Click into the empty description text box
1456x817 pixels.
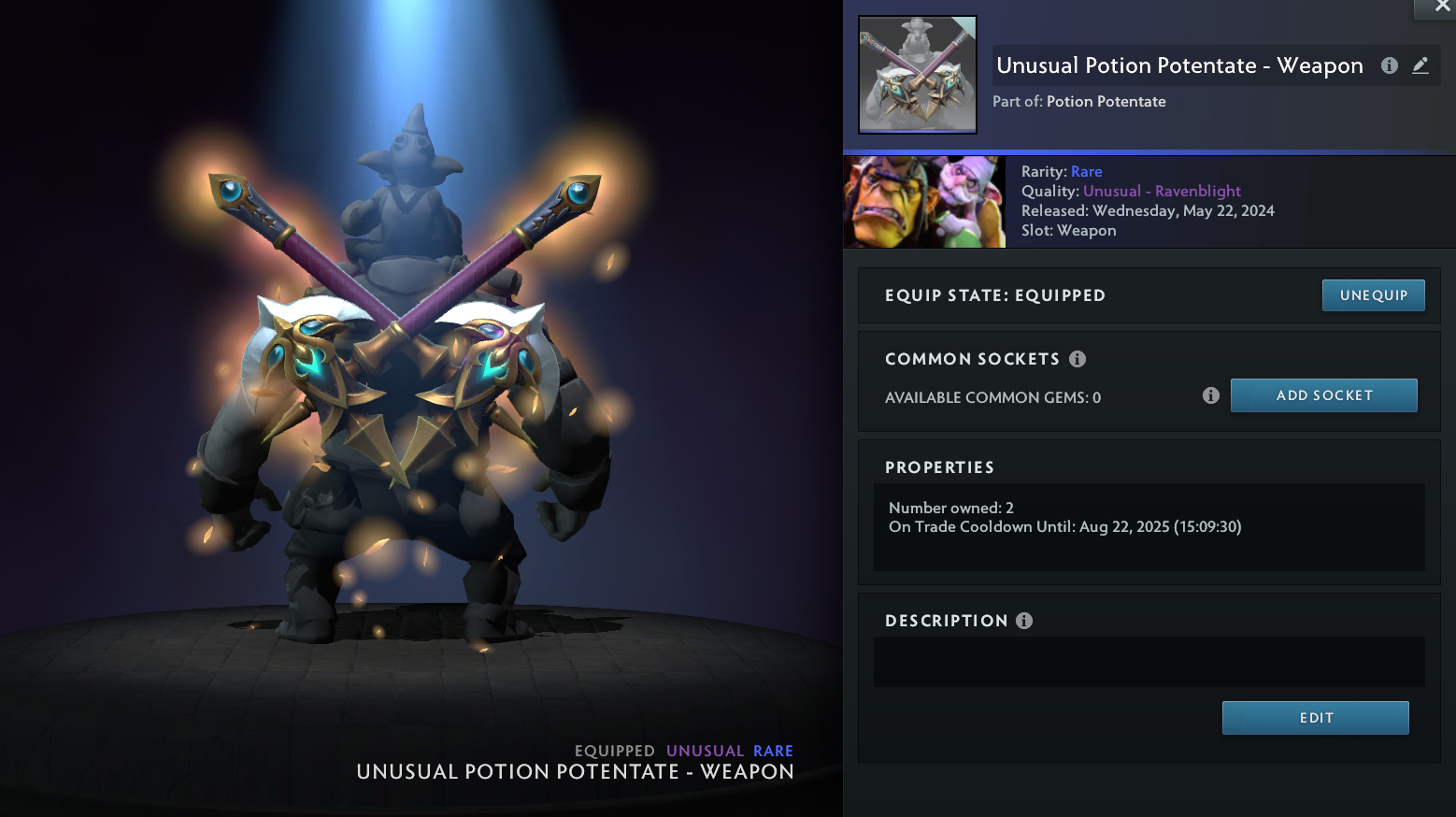click(1149, 662)
